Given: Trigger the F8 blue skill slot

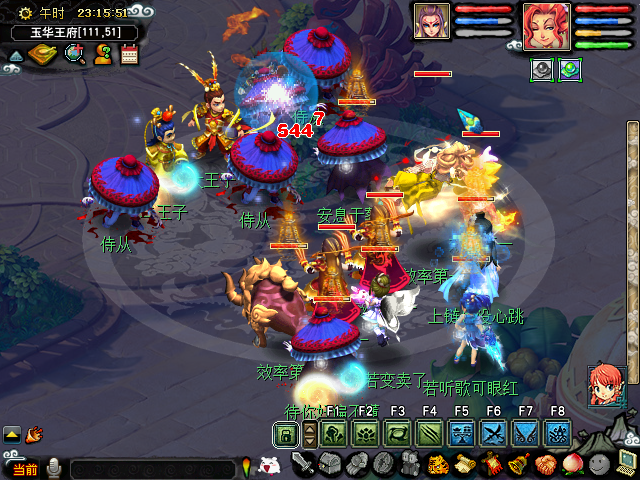Looking at the screenshot, I should click(557, 434).
